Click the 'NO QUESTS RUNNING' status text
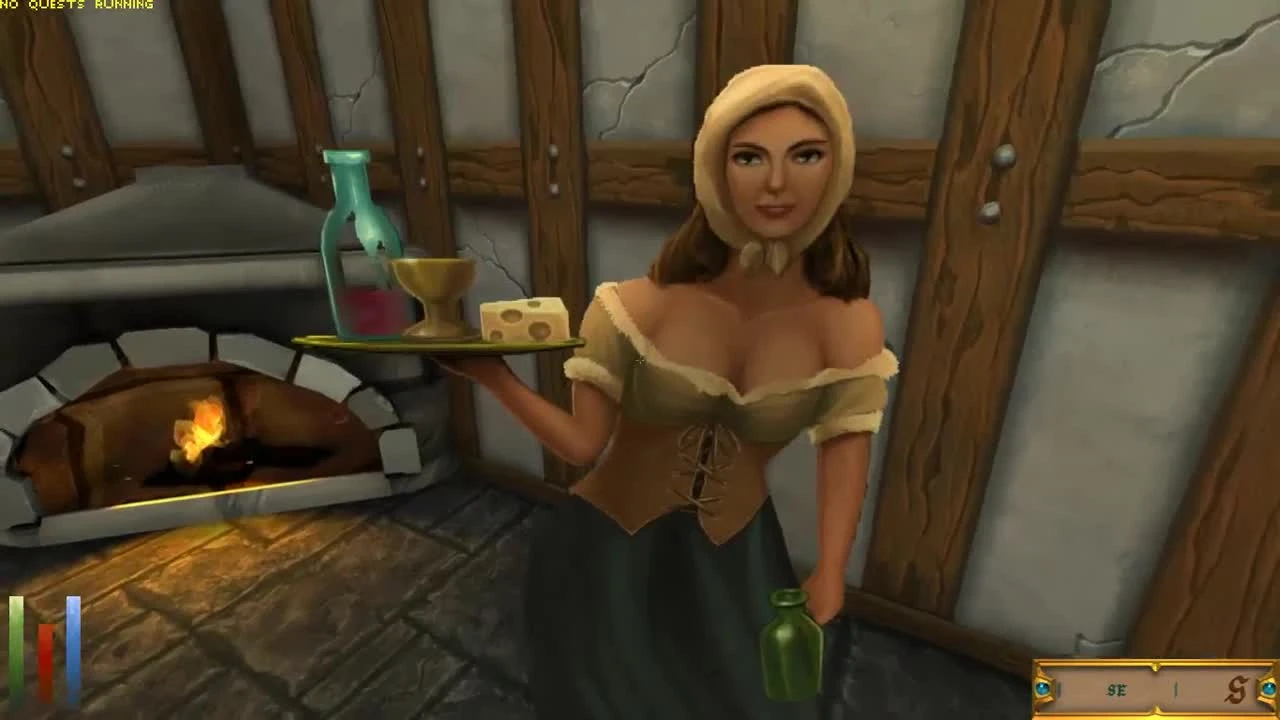Viewport: 1280px width, 720px height. click(75, 5)
